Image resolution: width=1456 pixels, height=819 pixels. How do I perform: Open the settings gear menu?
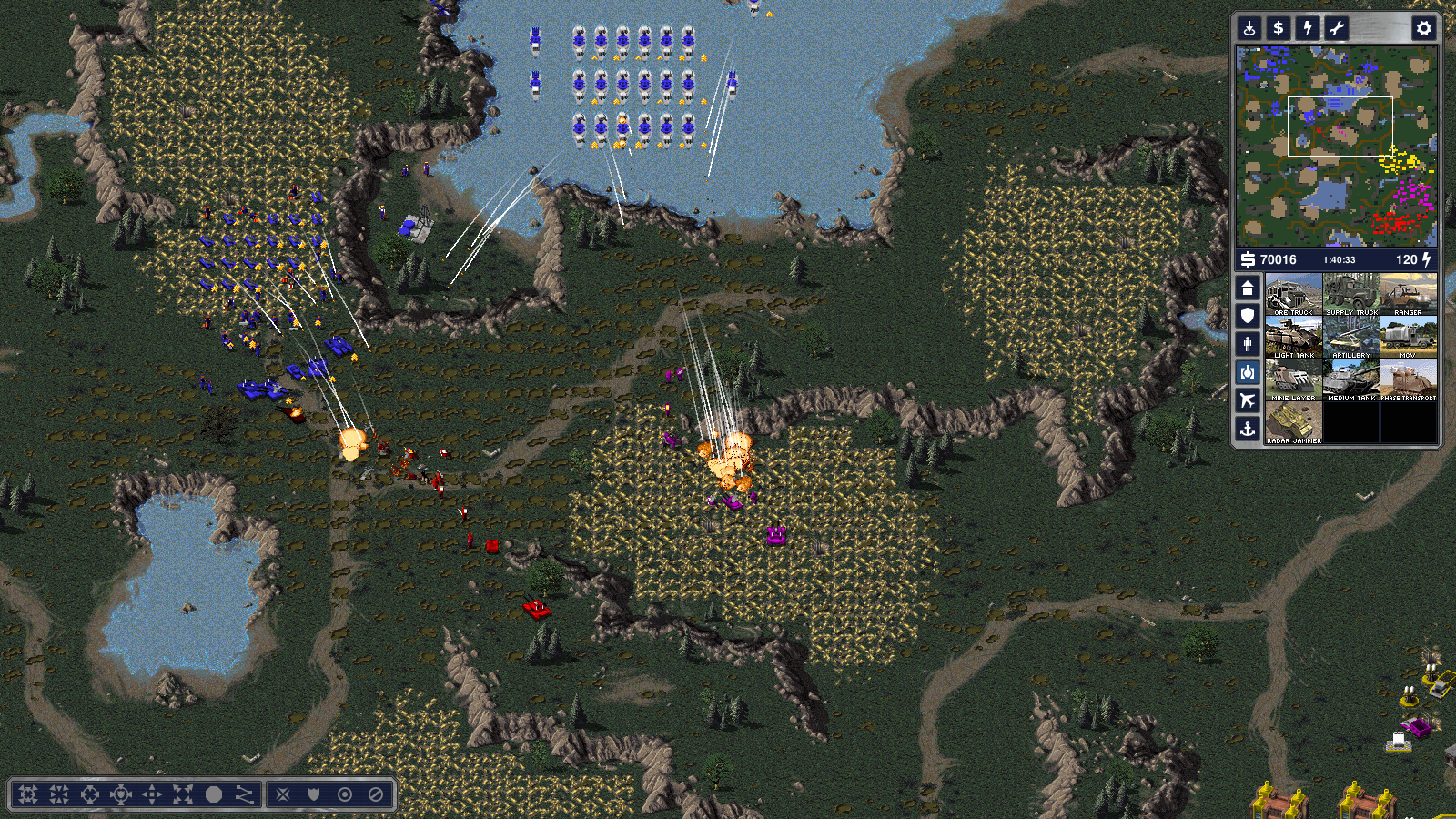pos(1424,28)
